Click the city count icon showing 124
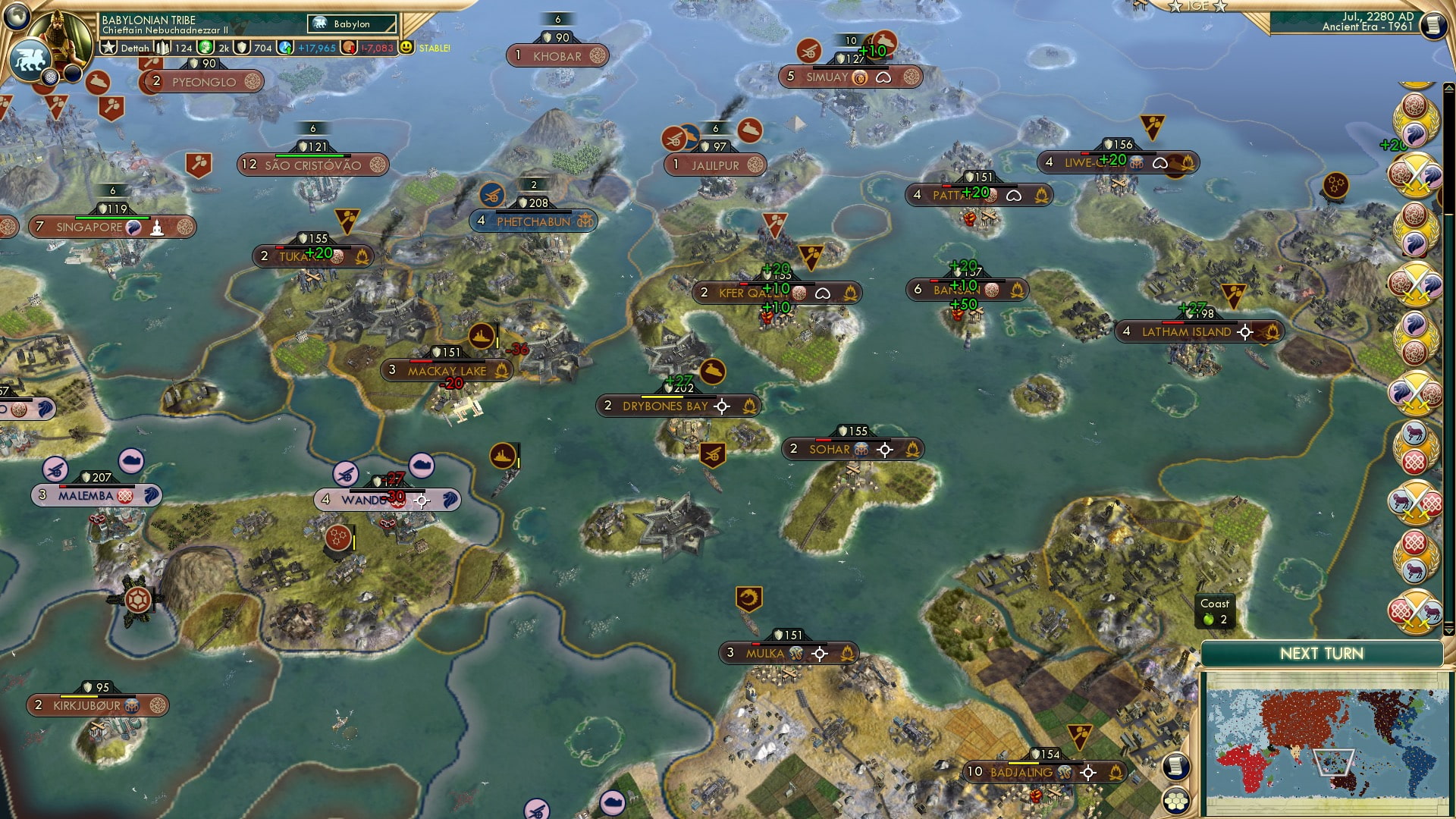This screenshot has width=1456, height=819. pyautogui.click(x=161, y=47)
